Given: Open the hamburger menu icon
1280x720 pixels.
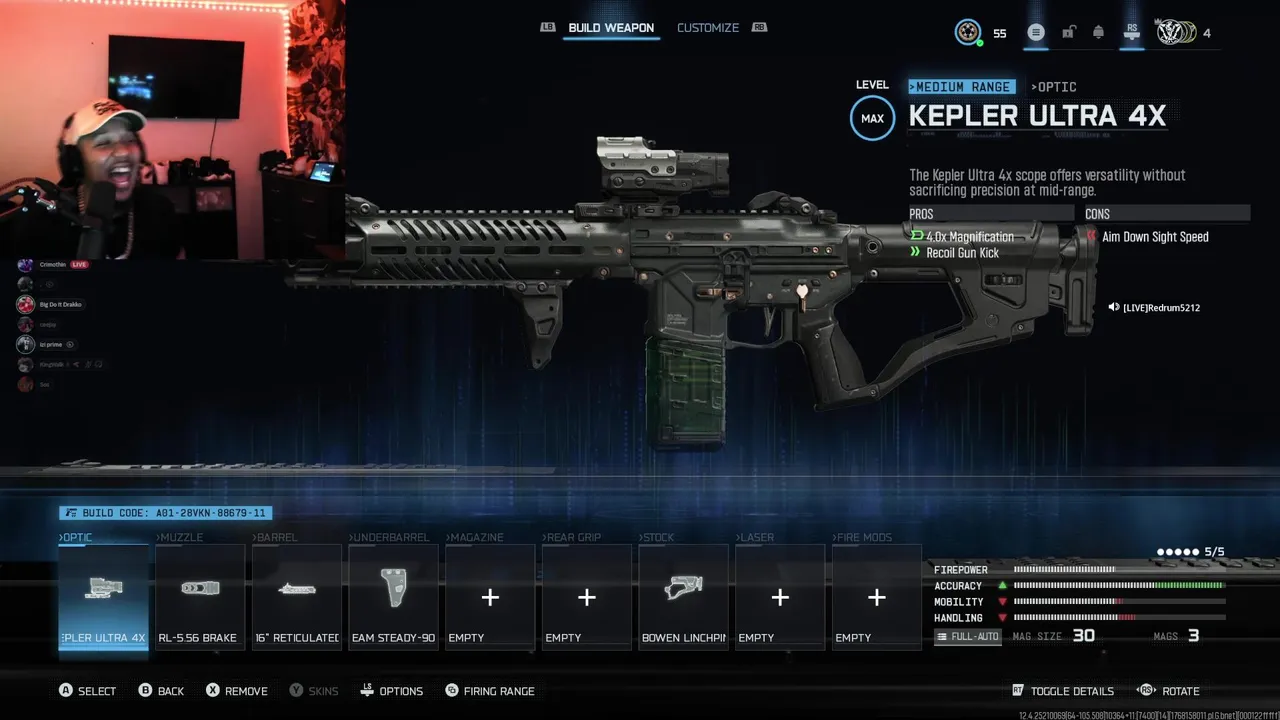Looking at the screenshot, I should pos(1036,33).
